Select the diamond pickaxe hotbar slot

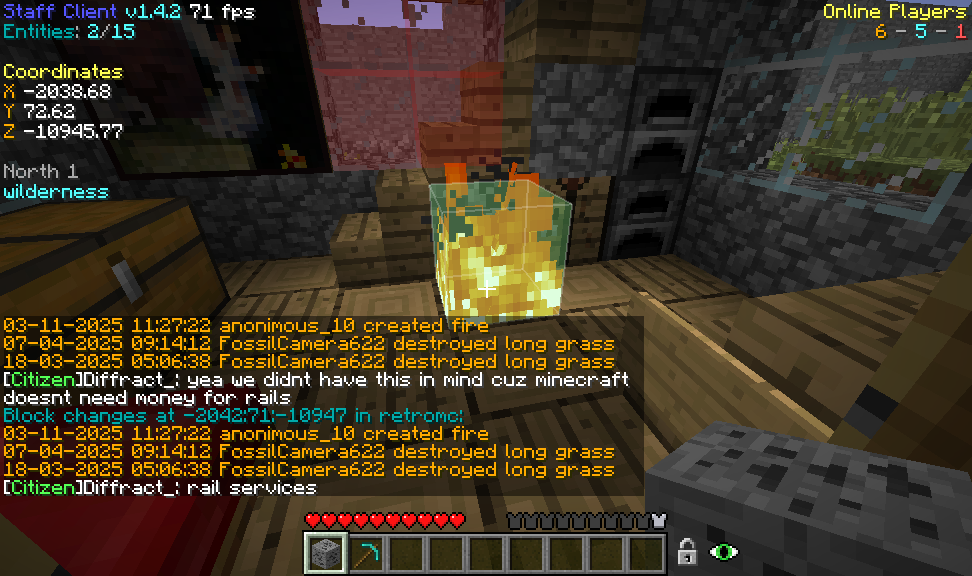click(x=365, y=553)
